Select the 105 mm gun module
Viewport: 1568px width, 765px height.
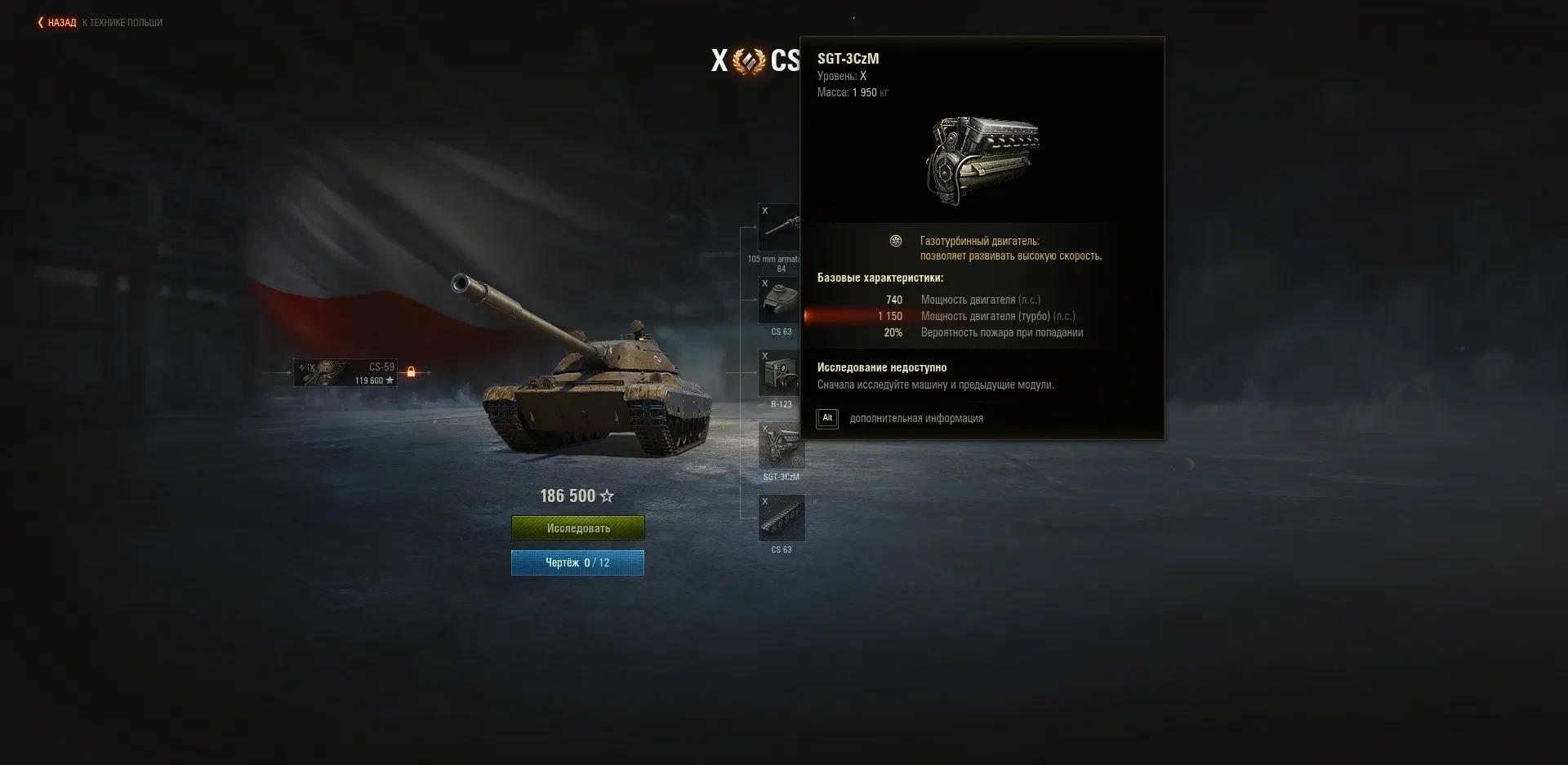point(778,228)
